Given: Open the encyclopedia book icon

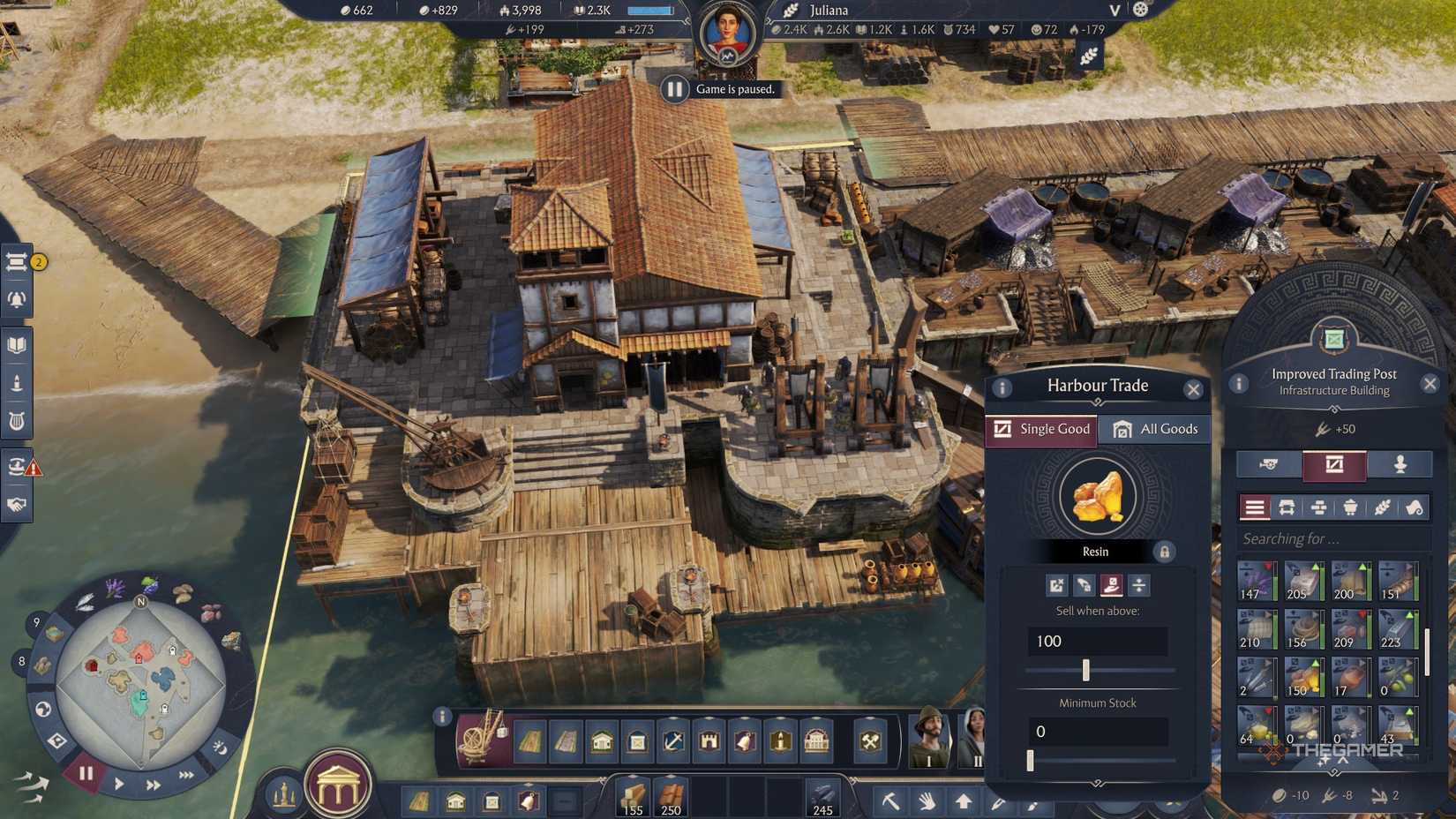Looking at the screenshot, I should (16, 345).
